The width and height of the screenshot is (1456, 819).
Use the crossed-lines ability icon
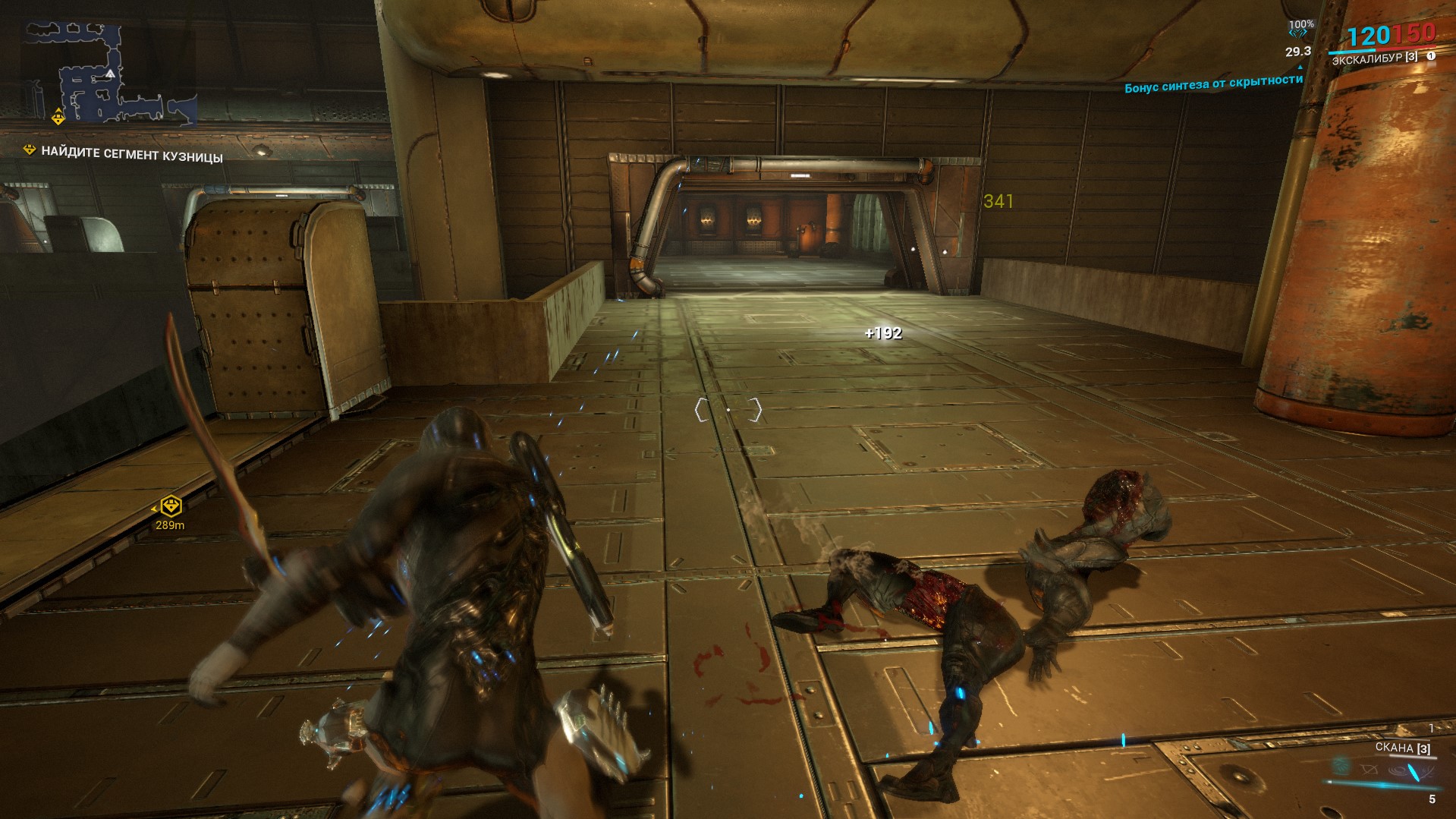[x=1368, y=770]
